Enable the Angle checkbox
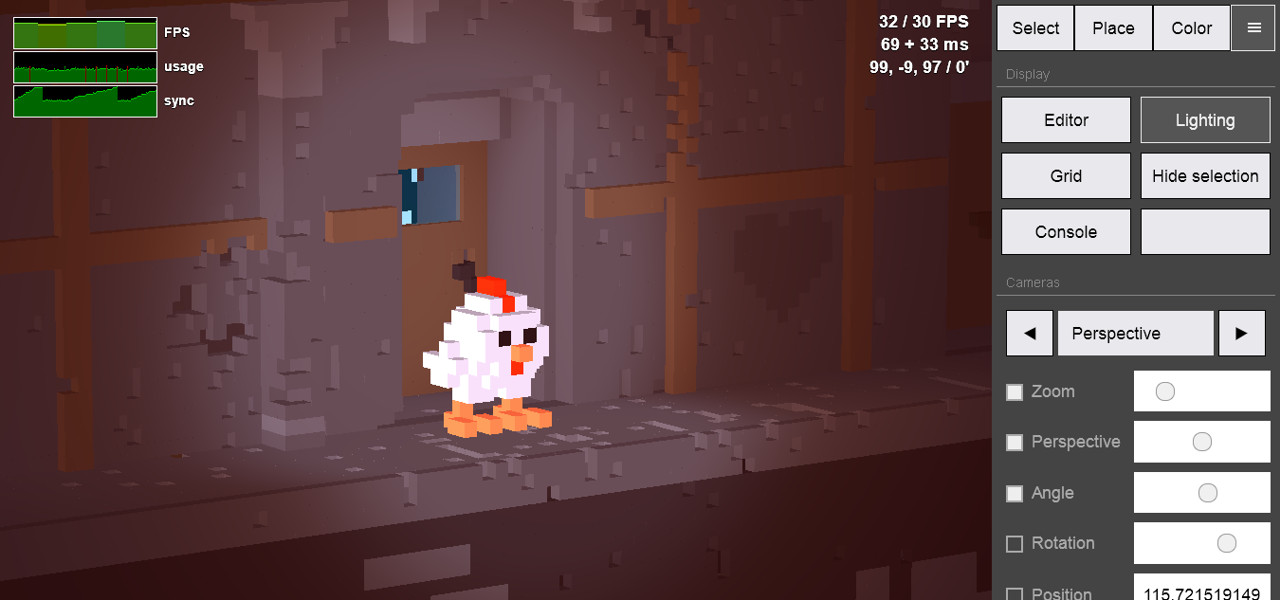The height and width of the screenshot is (600, 1280). pos(1014,493)
